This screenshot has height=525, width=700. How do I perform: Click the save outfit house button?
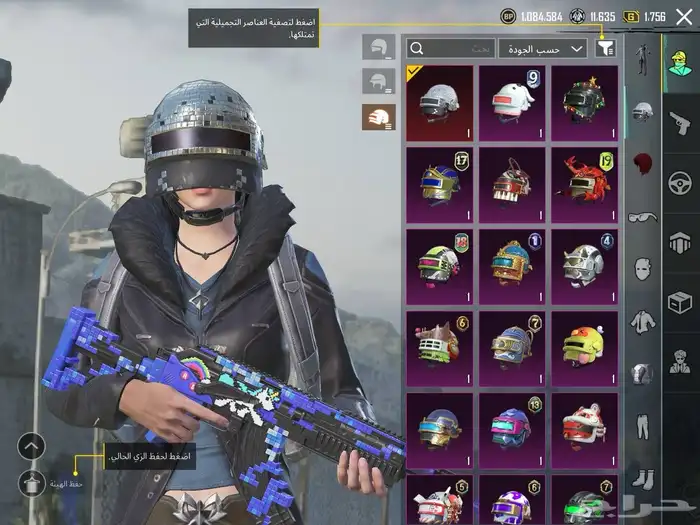pos(32,484)
